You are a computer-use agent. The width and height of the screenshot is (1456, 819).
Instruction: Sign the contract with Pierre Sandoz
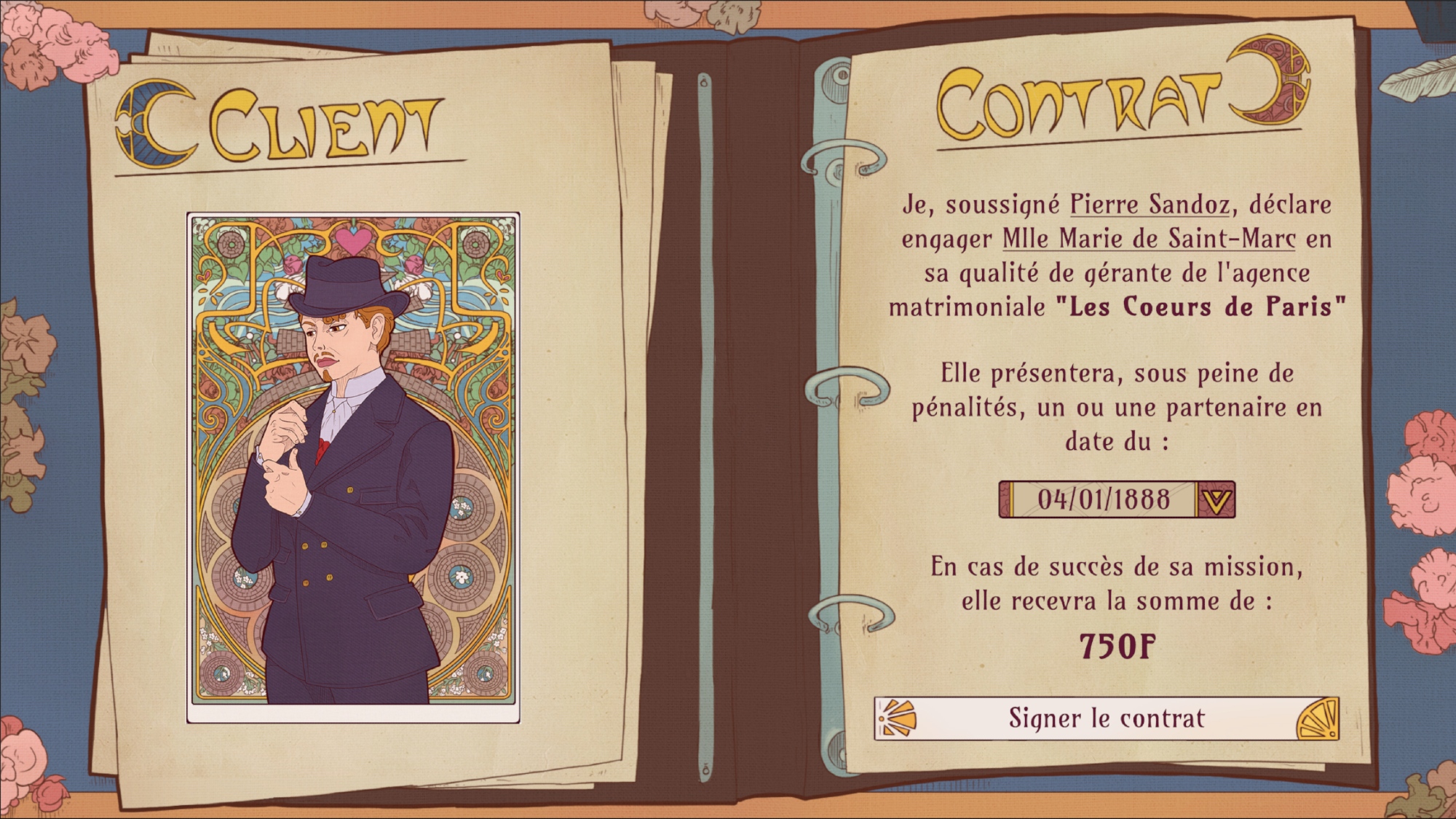[x=1106, y=719]
